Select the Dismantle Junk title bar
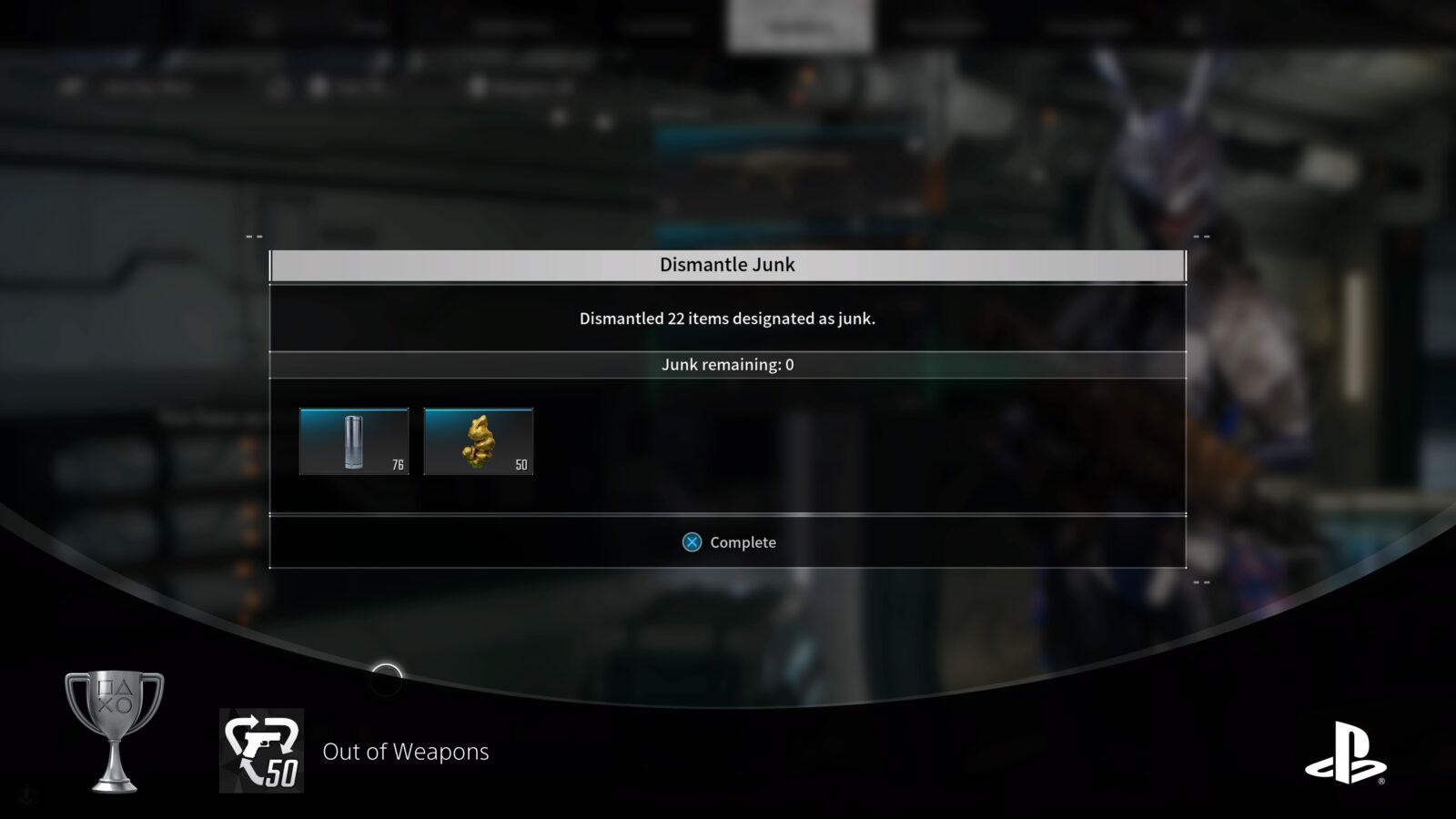 pos(728,264)
